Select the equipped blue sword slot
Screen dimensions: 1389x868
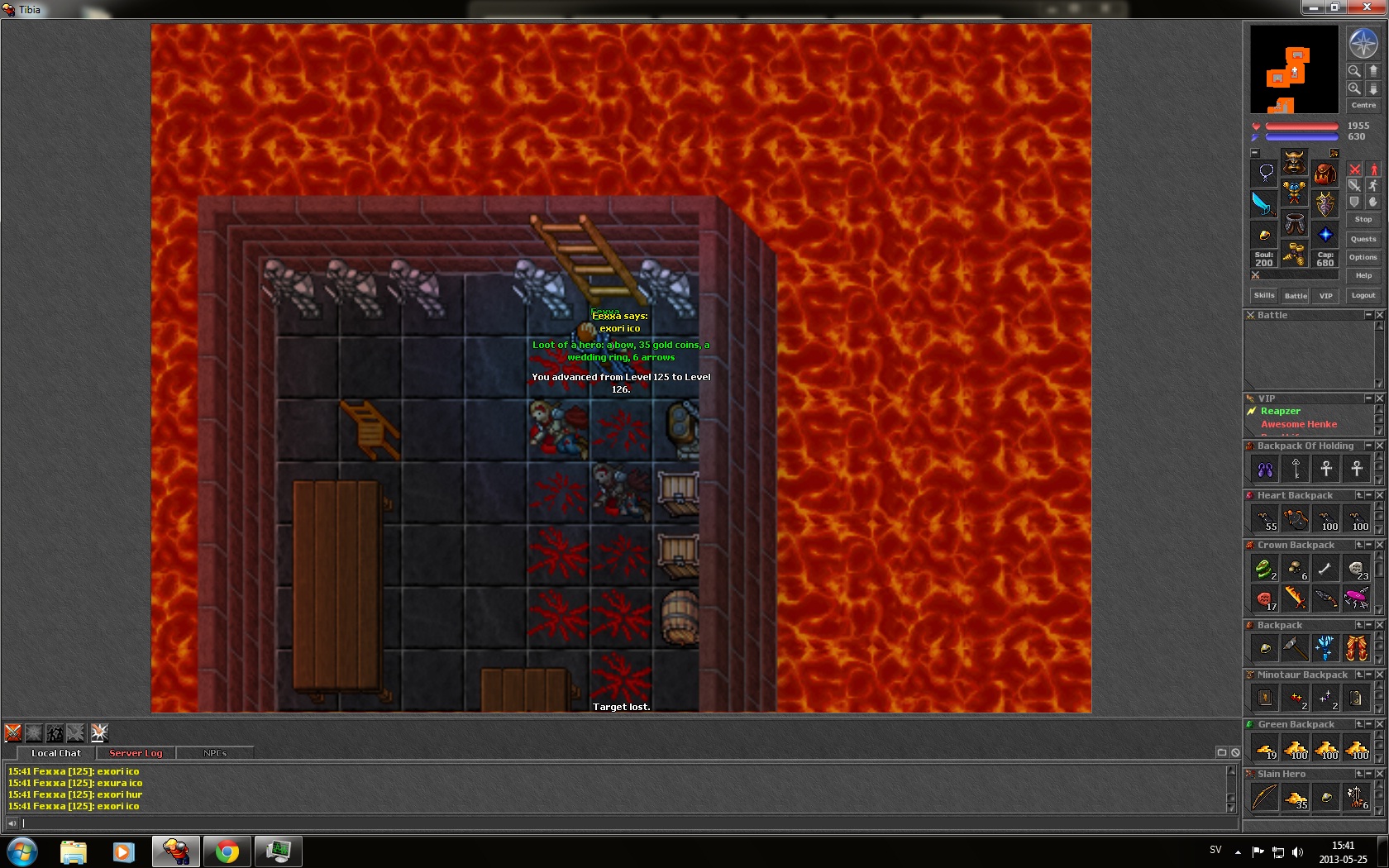tap(1264, 203)
